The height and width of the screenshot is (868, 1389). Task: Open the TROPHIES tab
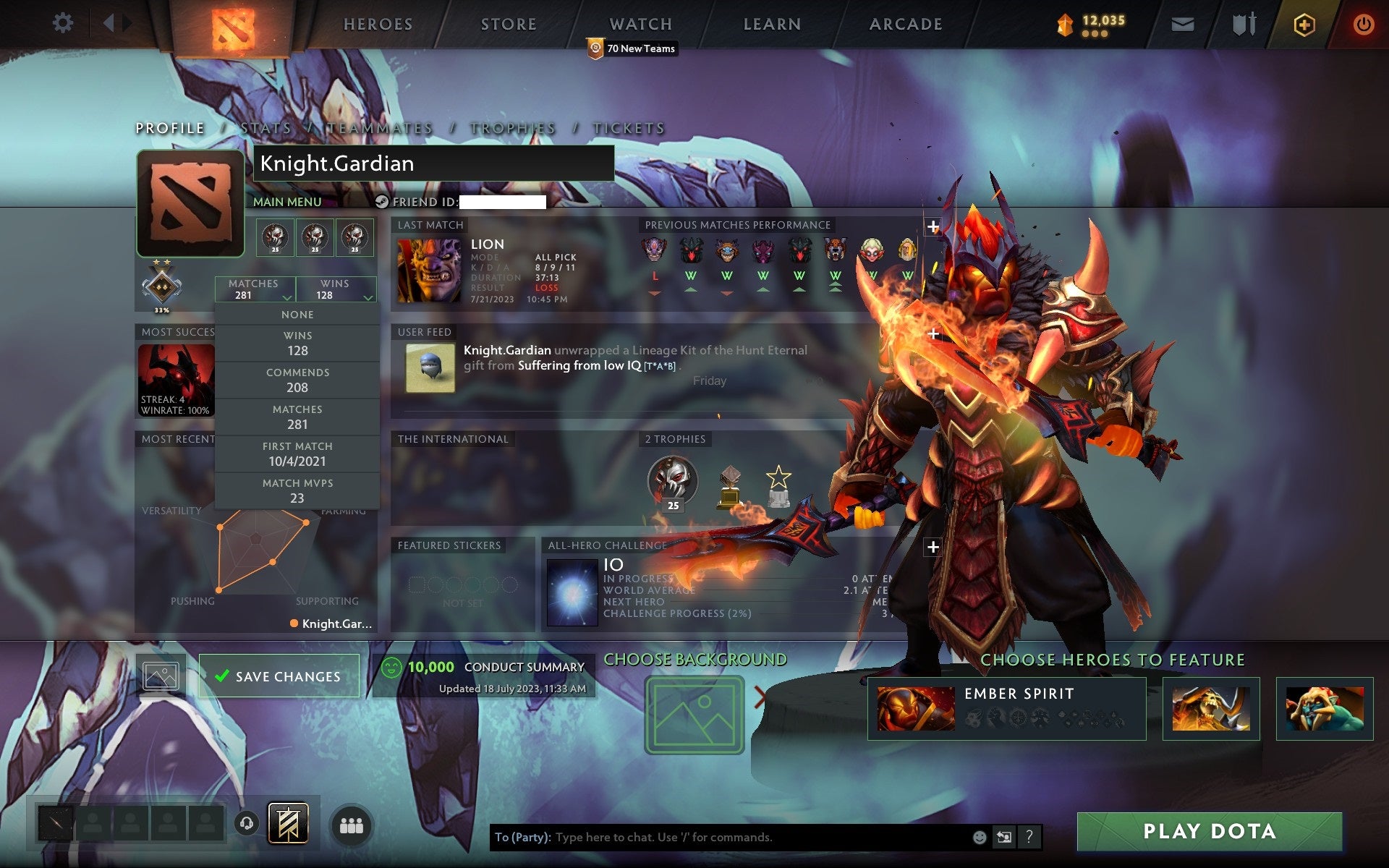[511, 128]
